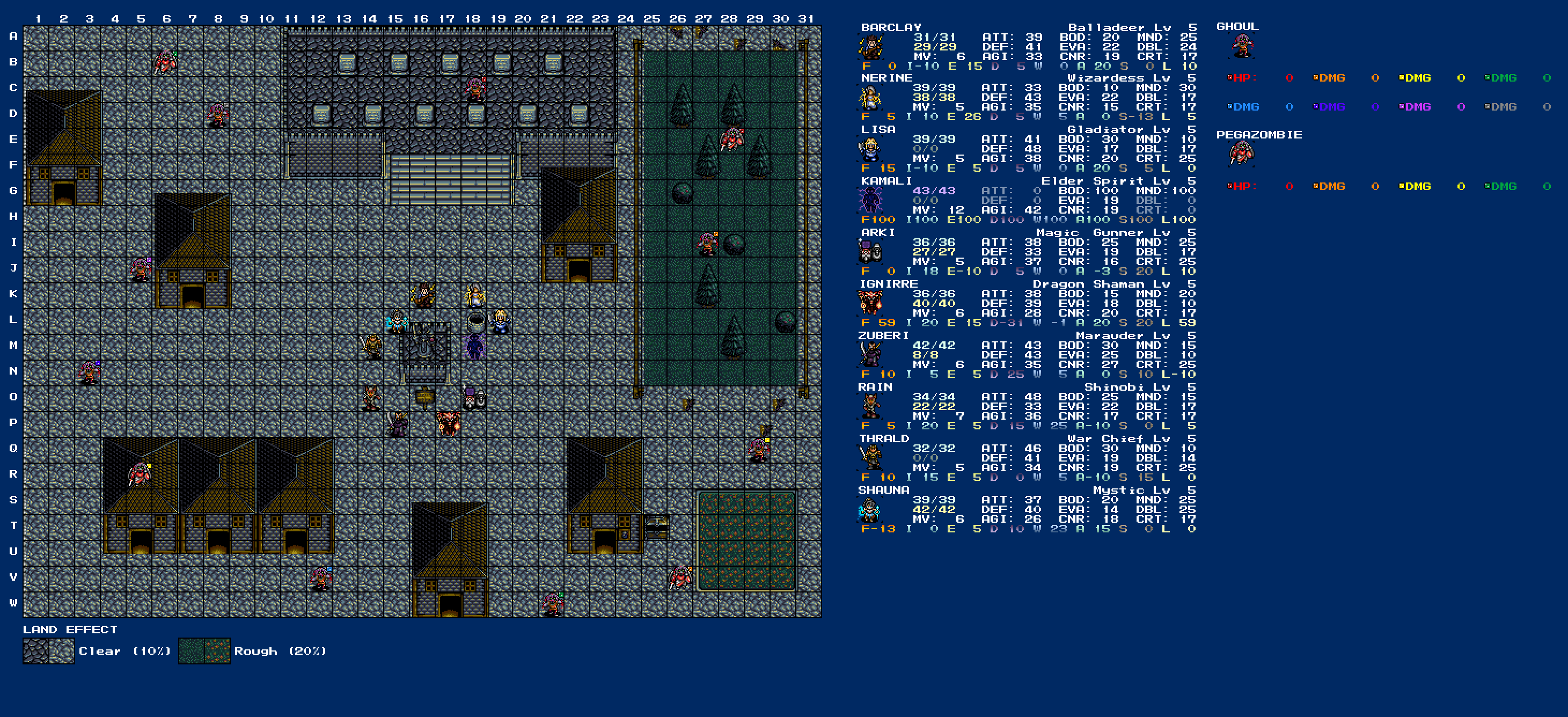
Task: Click Lisa the Gladiator's portrait
Action: (870, 150)
